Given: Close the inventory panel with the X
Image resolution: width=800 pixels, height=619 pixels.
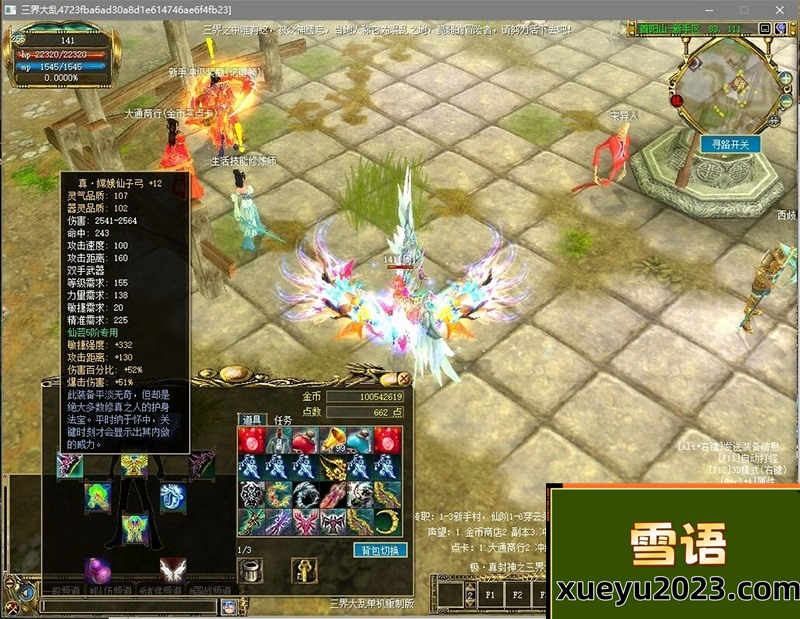Looking at the screenshot, I should (404, 379).
